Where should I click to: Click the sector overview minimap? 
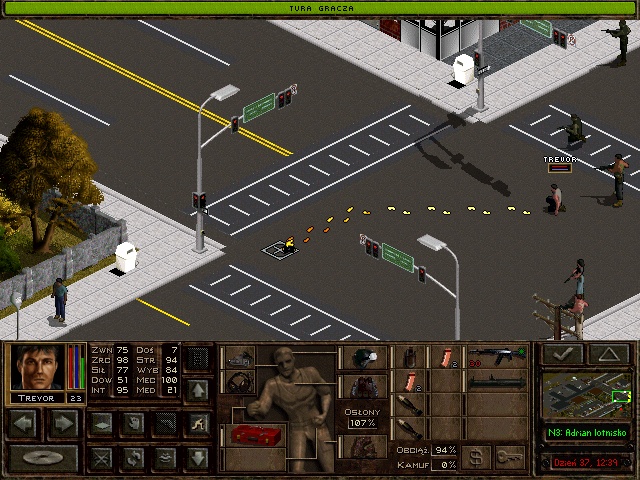click(588, 395)
